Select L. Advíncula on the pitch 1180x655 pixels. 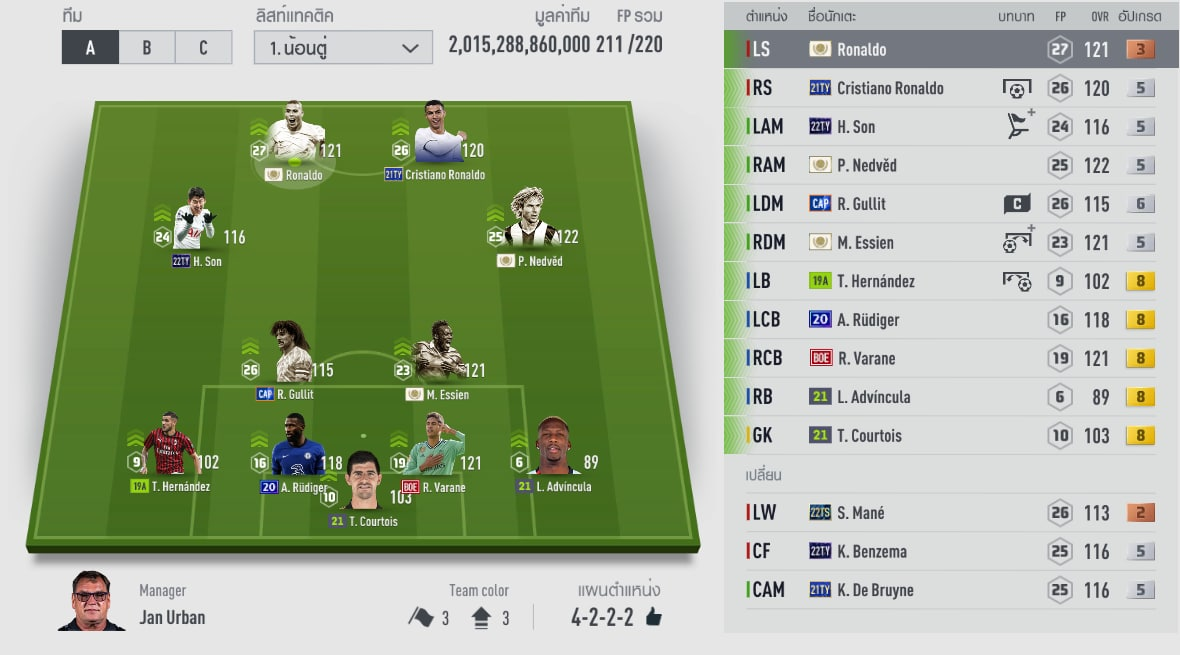click(557, 450)
